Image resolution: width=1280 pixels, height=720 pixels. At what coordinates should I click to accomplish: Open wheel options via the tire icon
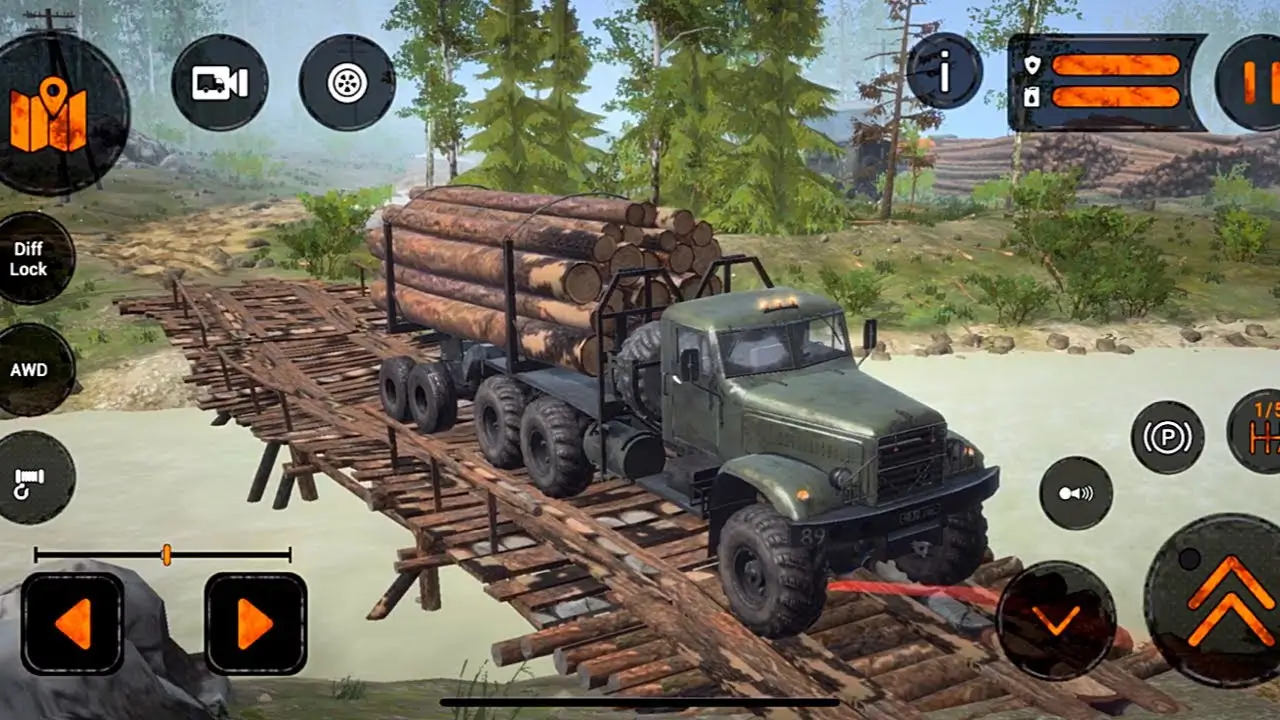point(345,82)
